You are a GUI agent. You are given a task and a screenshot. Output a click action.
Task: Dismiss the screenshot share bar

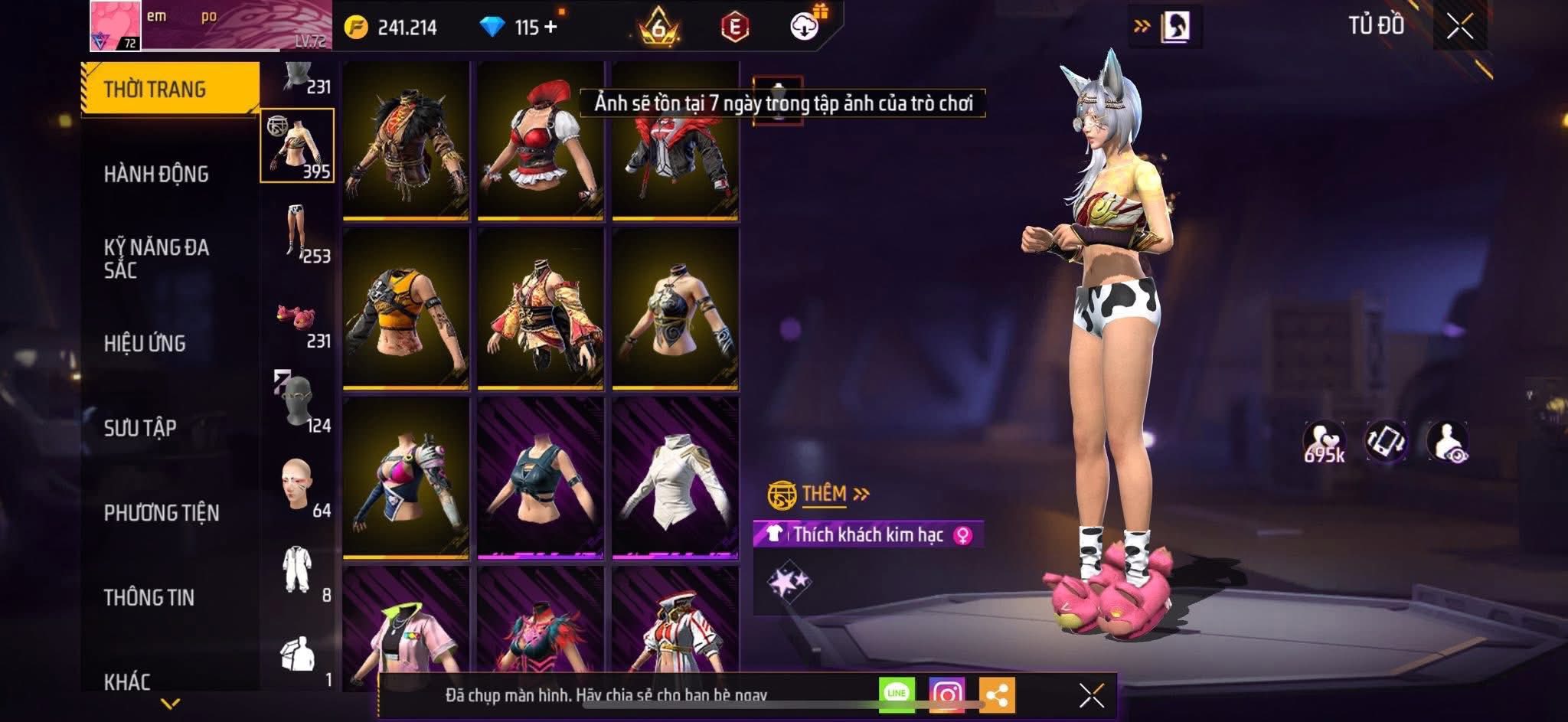tap(1091, 695)
